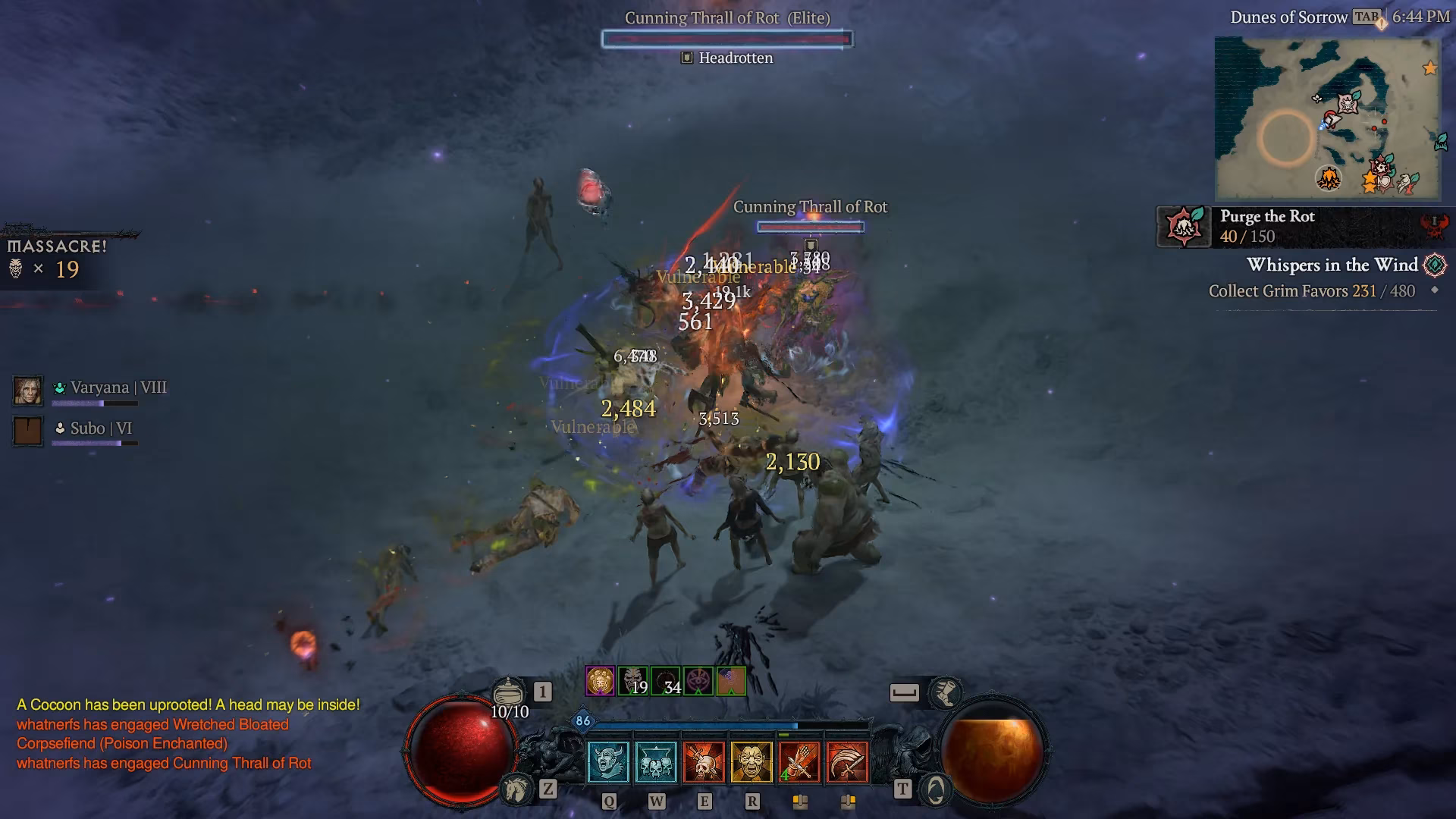This screenshot has width=1456, height=819.
Task: Activate the triple-skulls skill in slot W
Action: [657, 761]
